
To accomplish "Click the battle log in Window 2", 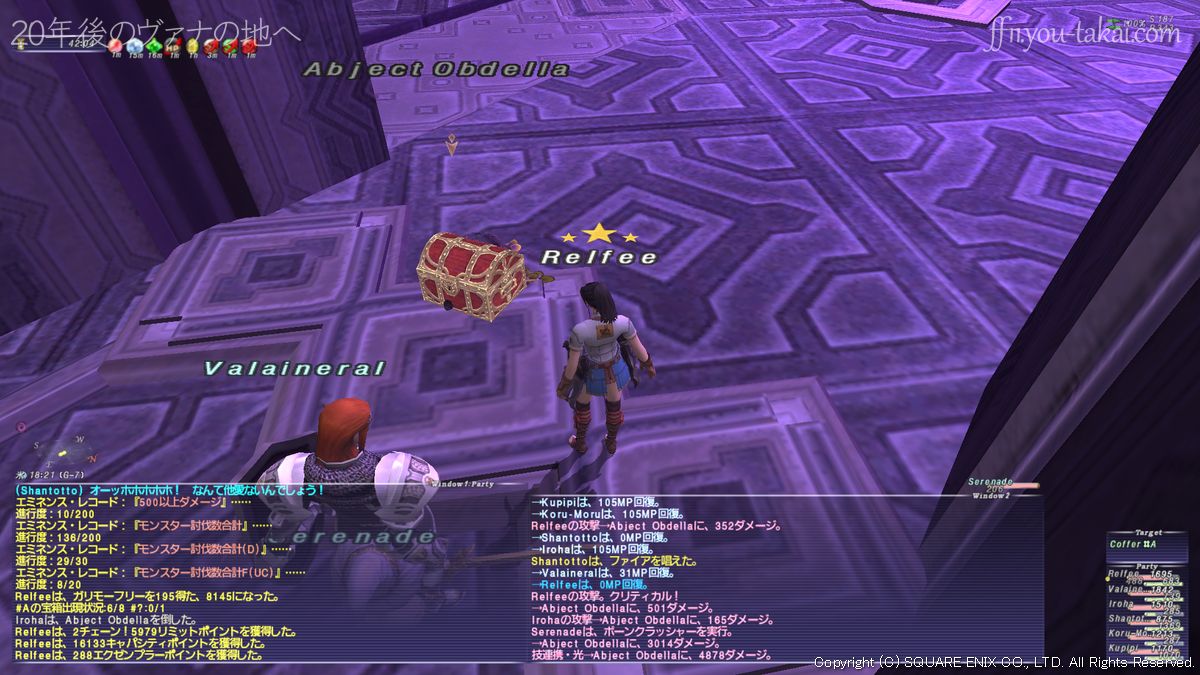I will pos(785,578).
